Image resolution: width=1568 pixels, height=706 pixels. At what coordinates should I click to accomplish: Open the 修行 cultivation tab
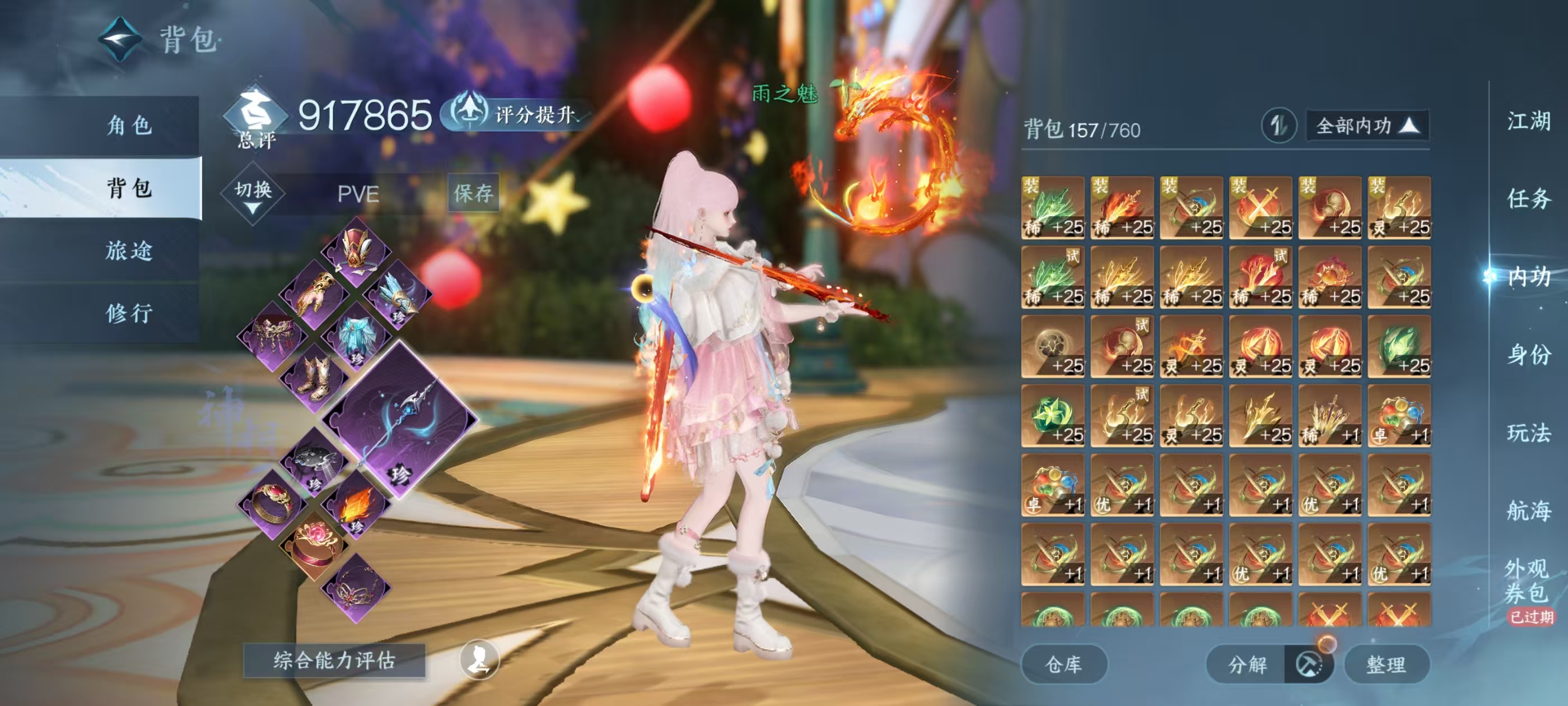point(129,313)
